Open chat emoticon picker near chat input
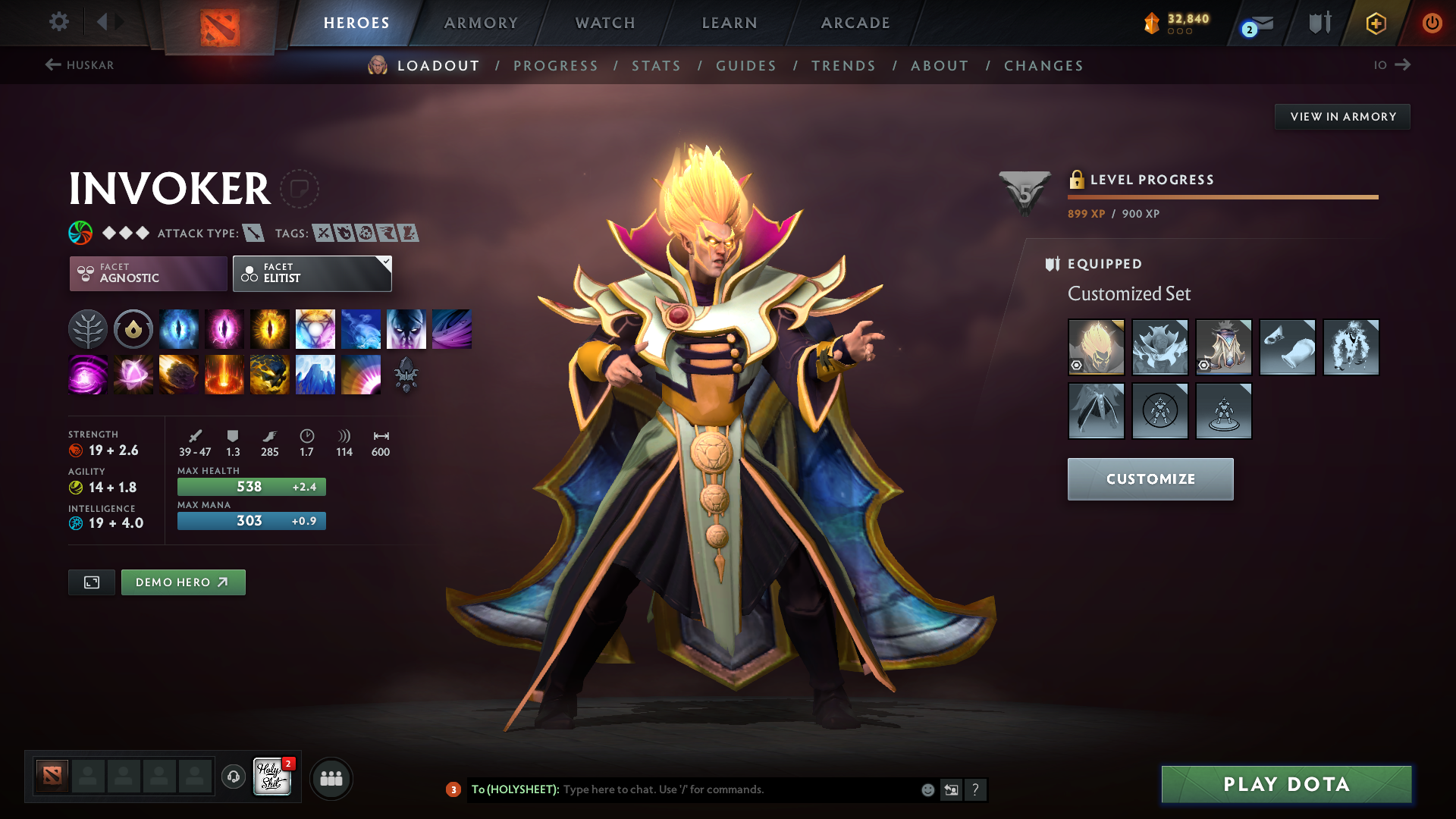The image size is (1456, 819). 927,789
